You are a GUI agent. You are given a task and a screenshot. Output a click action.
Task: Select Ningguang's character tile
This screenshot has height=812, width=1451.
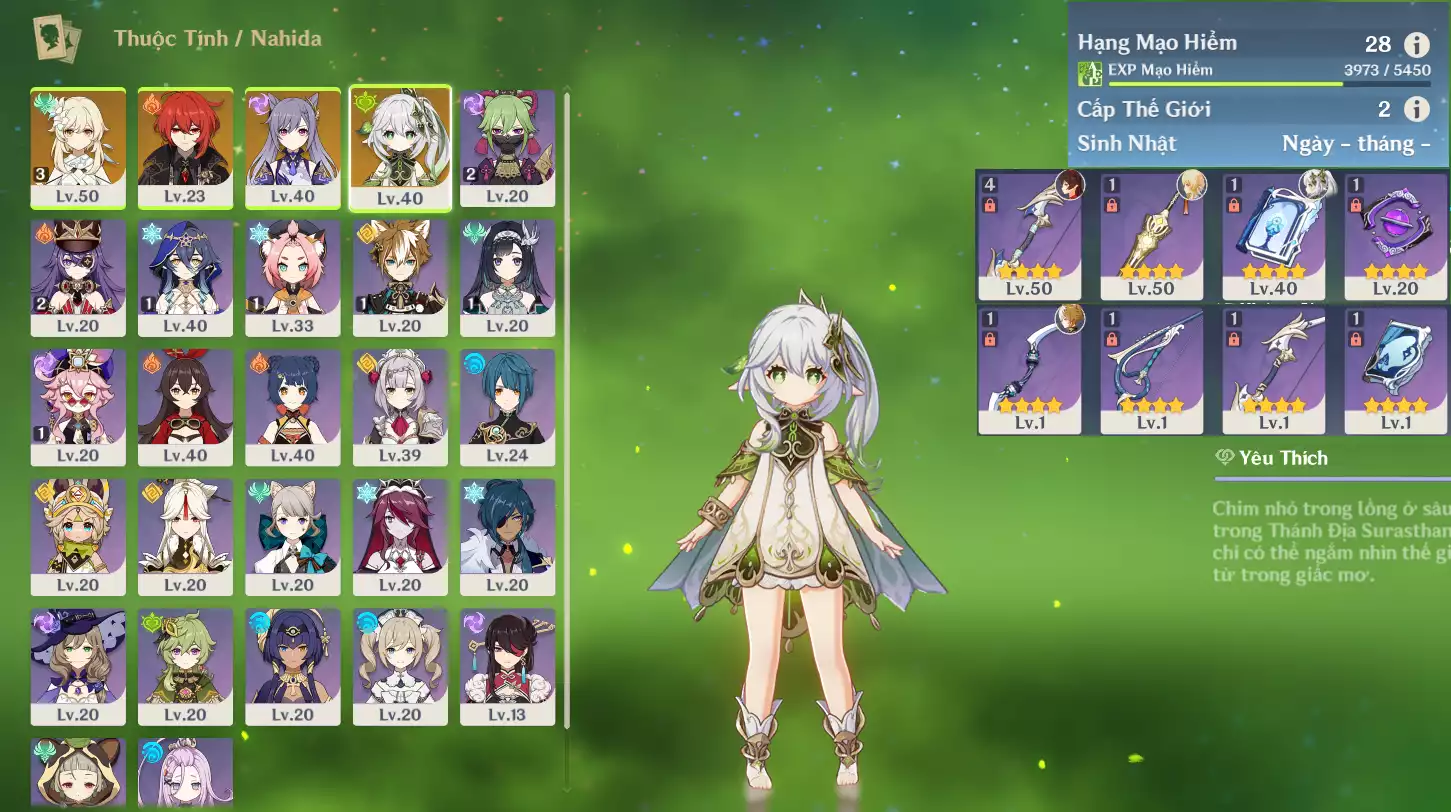click(185, 537)
